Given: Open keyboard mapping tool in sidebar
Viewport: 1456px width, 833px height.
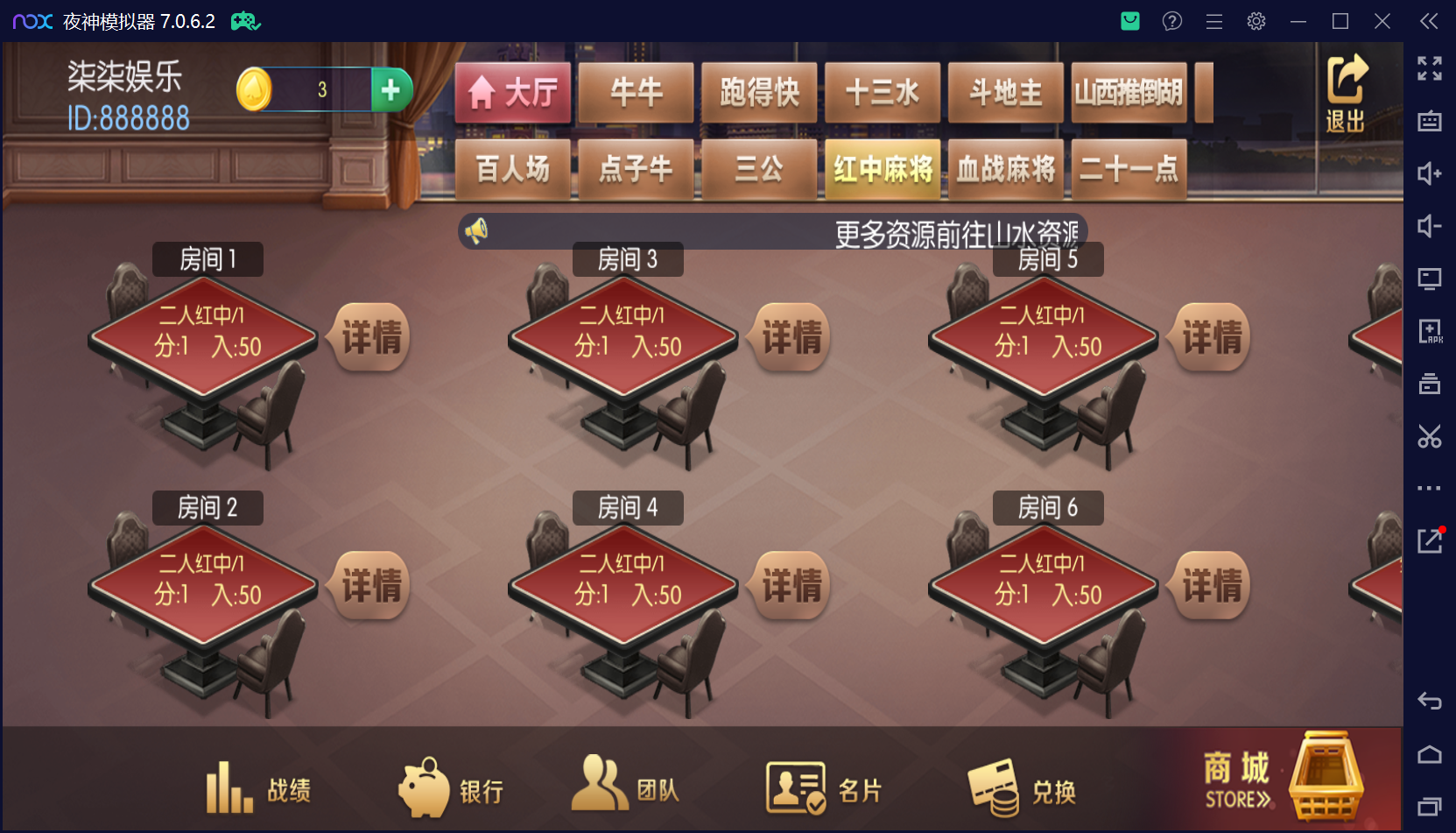Looking at the screenshot, I should coord(1430,123).
